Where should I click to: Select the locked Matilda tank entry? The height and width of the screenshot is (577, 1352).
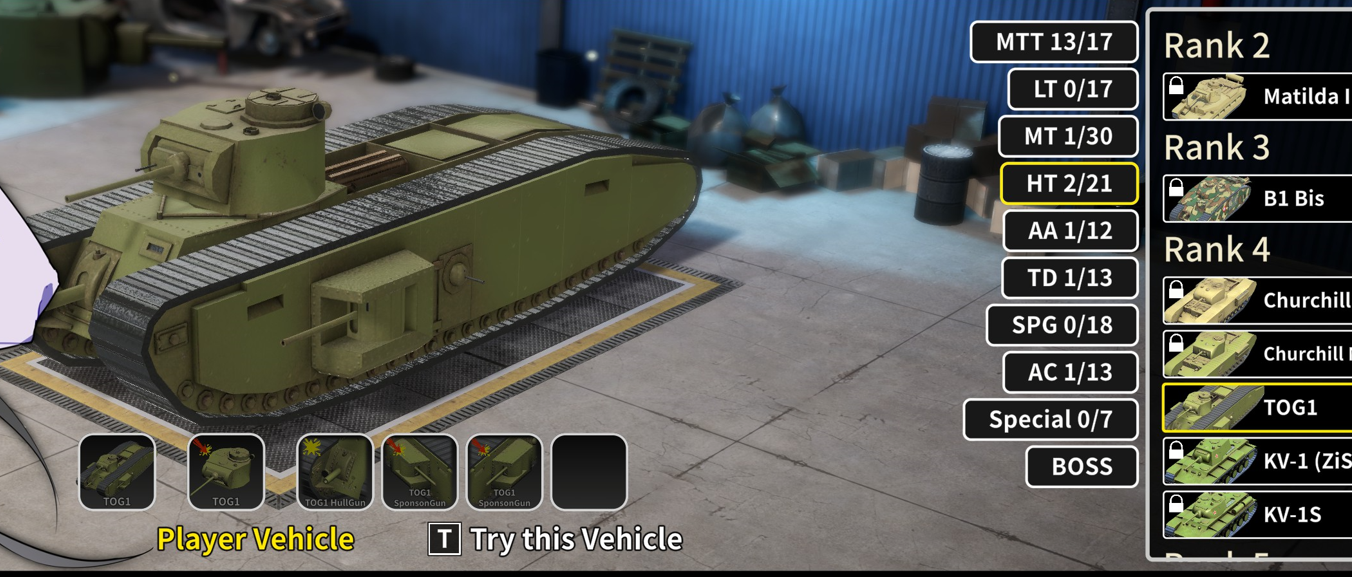coord(1258,97)
